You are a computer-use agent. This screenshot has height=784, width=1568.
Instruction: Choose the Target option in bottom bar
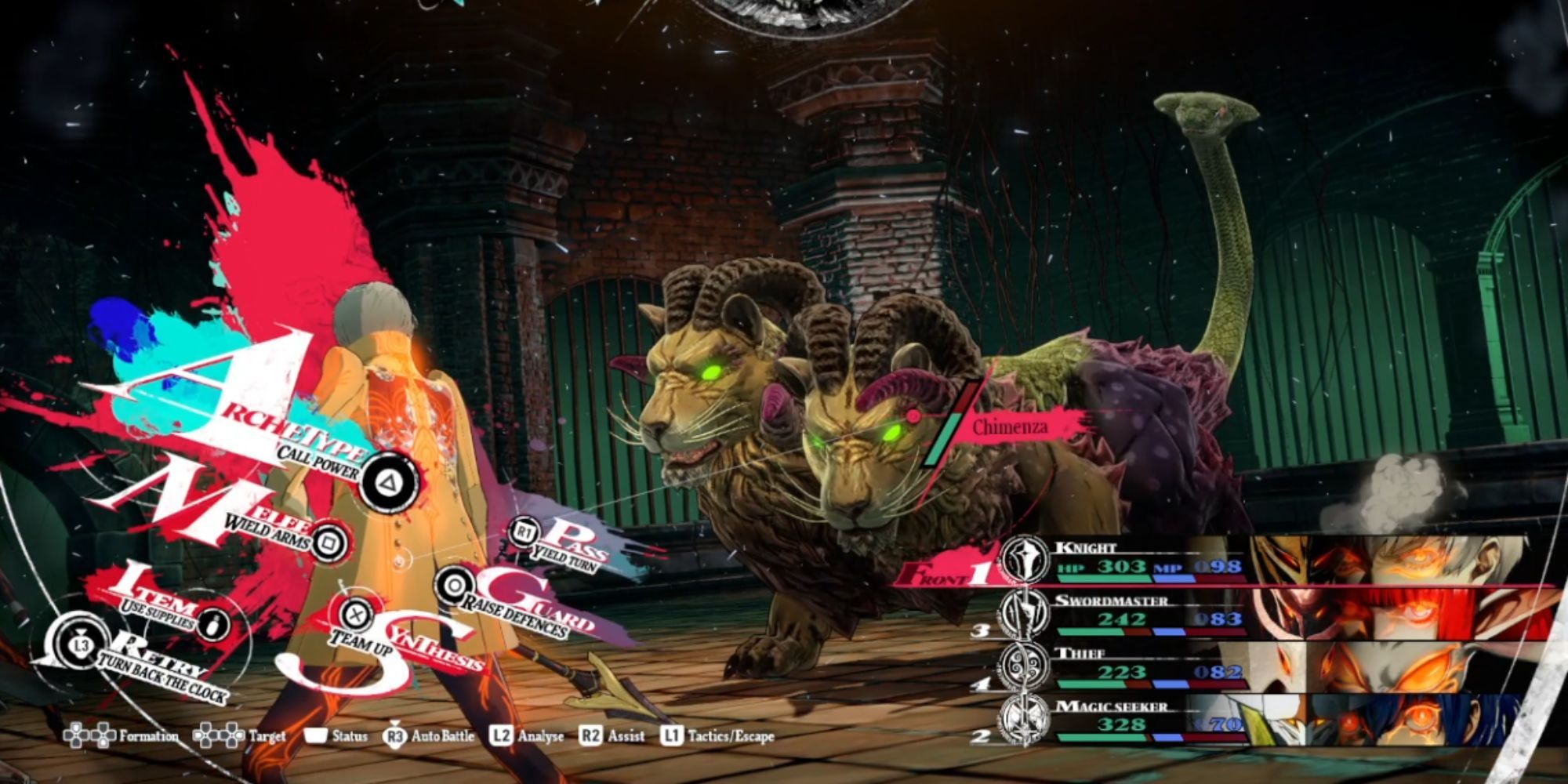pyautogui.click(x=240, y=736)
